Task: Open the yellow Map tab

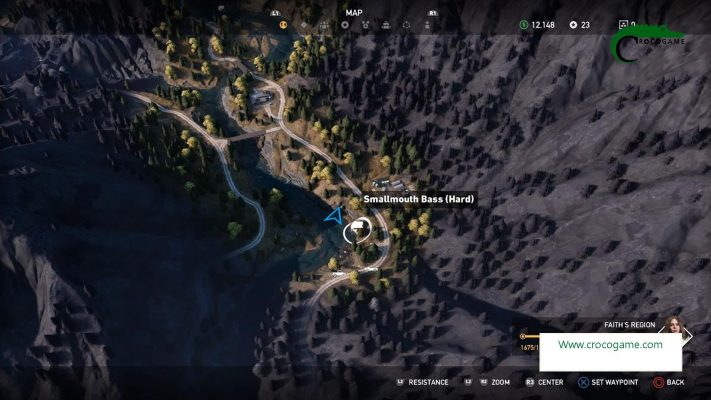Action: click(283, 24)
